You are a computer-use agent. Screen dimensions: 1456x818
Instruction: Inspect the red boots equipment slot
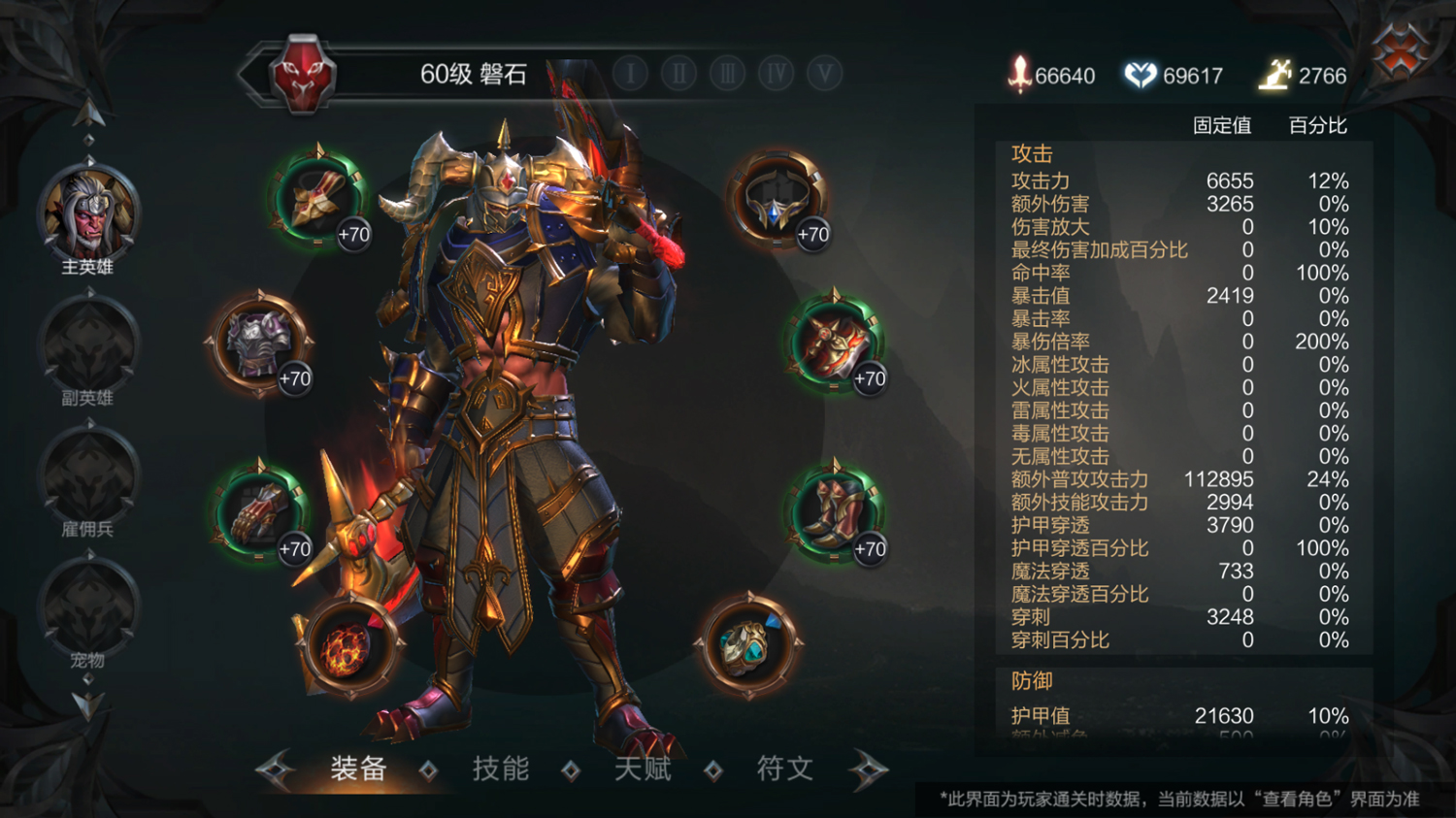click(835, 512)
